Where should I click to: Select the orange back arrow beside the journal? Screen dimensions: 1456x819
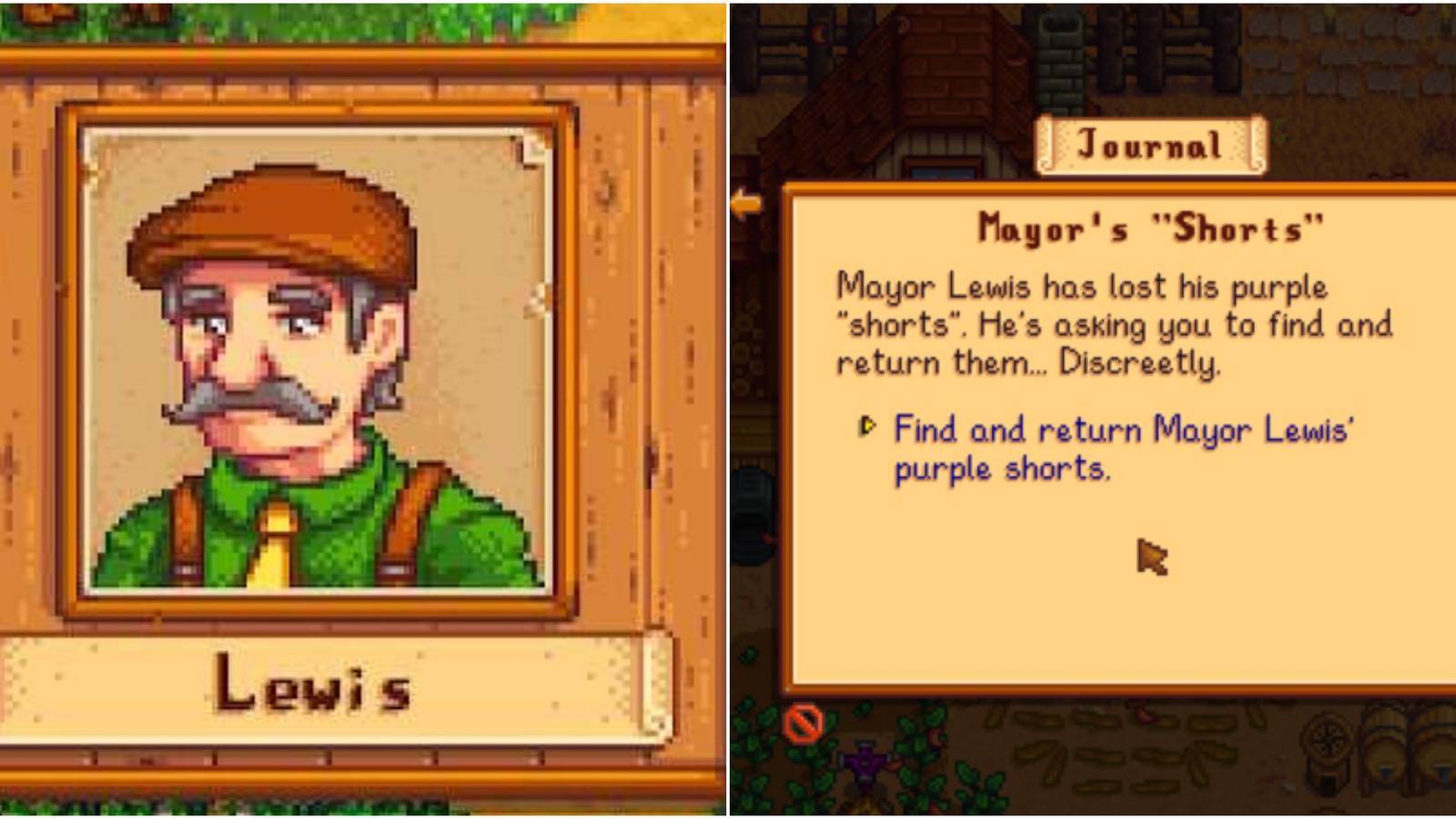pos(748,203)
